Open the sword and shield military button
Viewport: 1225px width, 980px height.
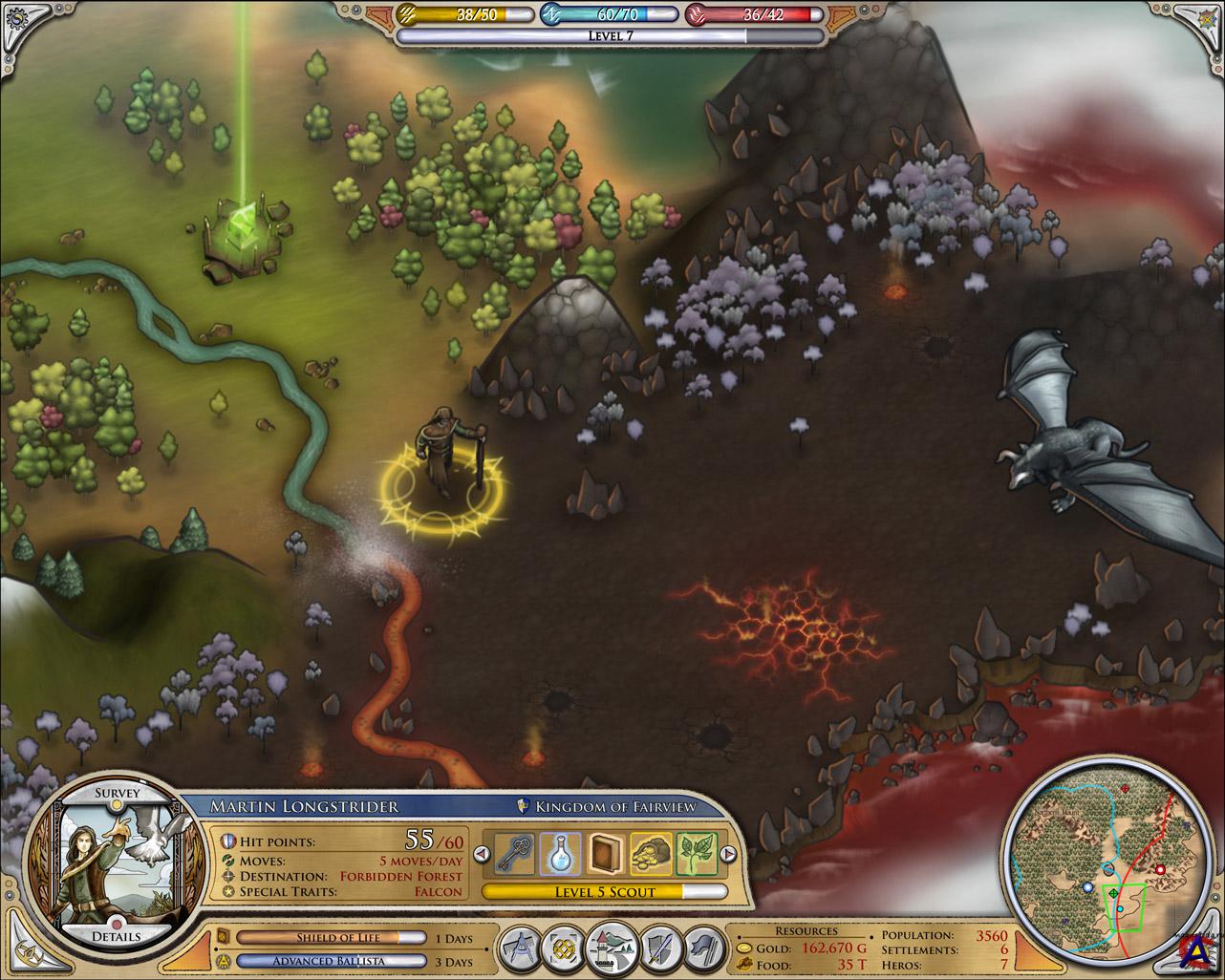point(659,951)
